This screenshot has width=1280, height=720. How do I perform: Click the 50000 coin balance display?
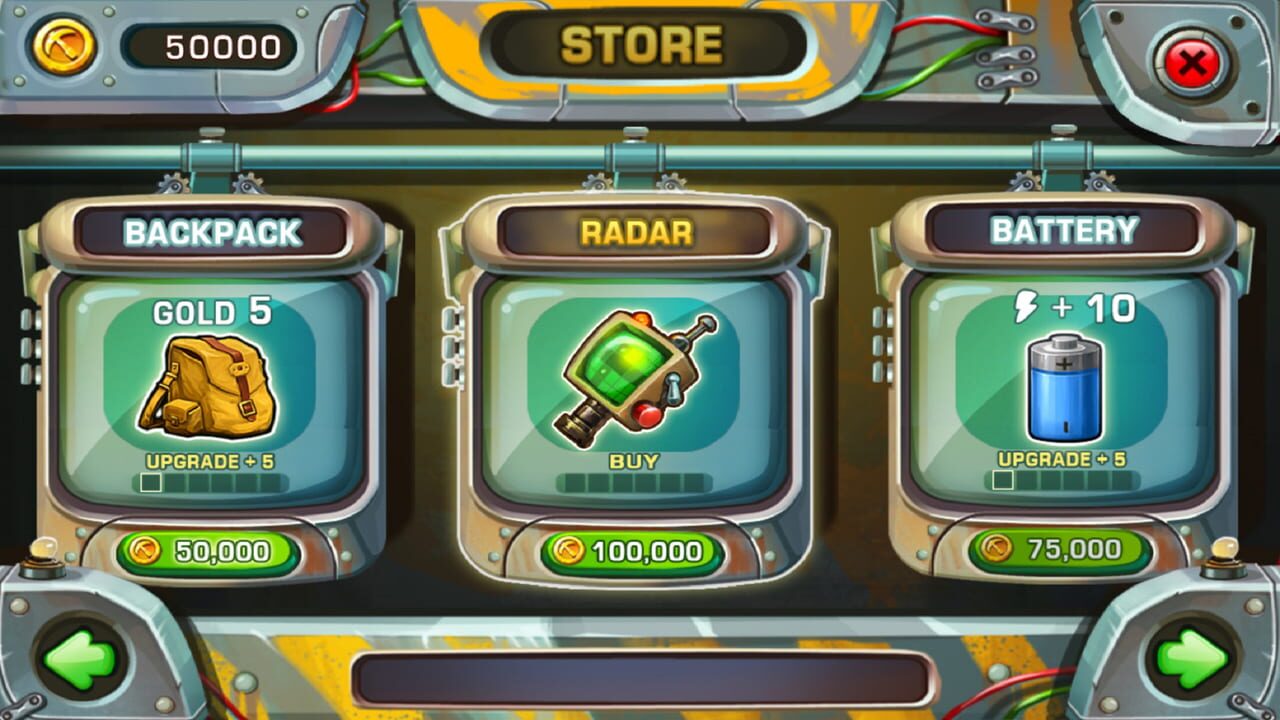click(x=210, y=43)
